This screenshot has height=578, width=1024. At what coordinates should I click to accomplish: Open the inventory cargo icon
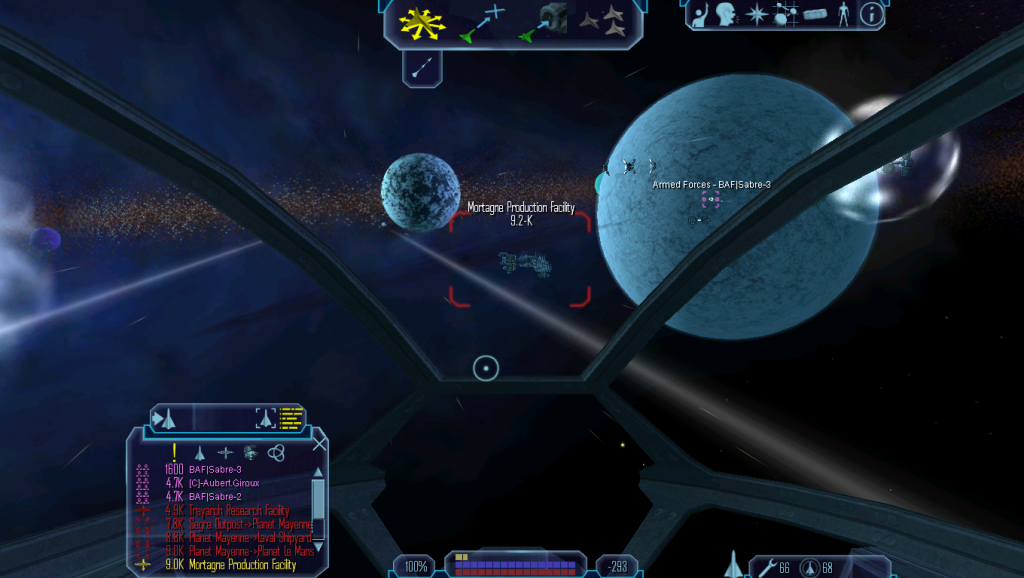click(x=815, y=14)
